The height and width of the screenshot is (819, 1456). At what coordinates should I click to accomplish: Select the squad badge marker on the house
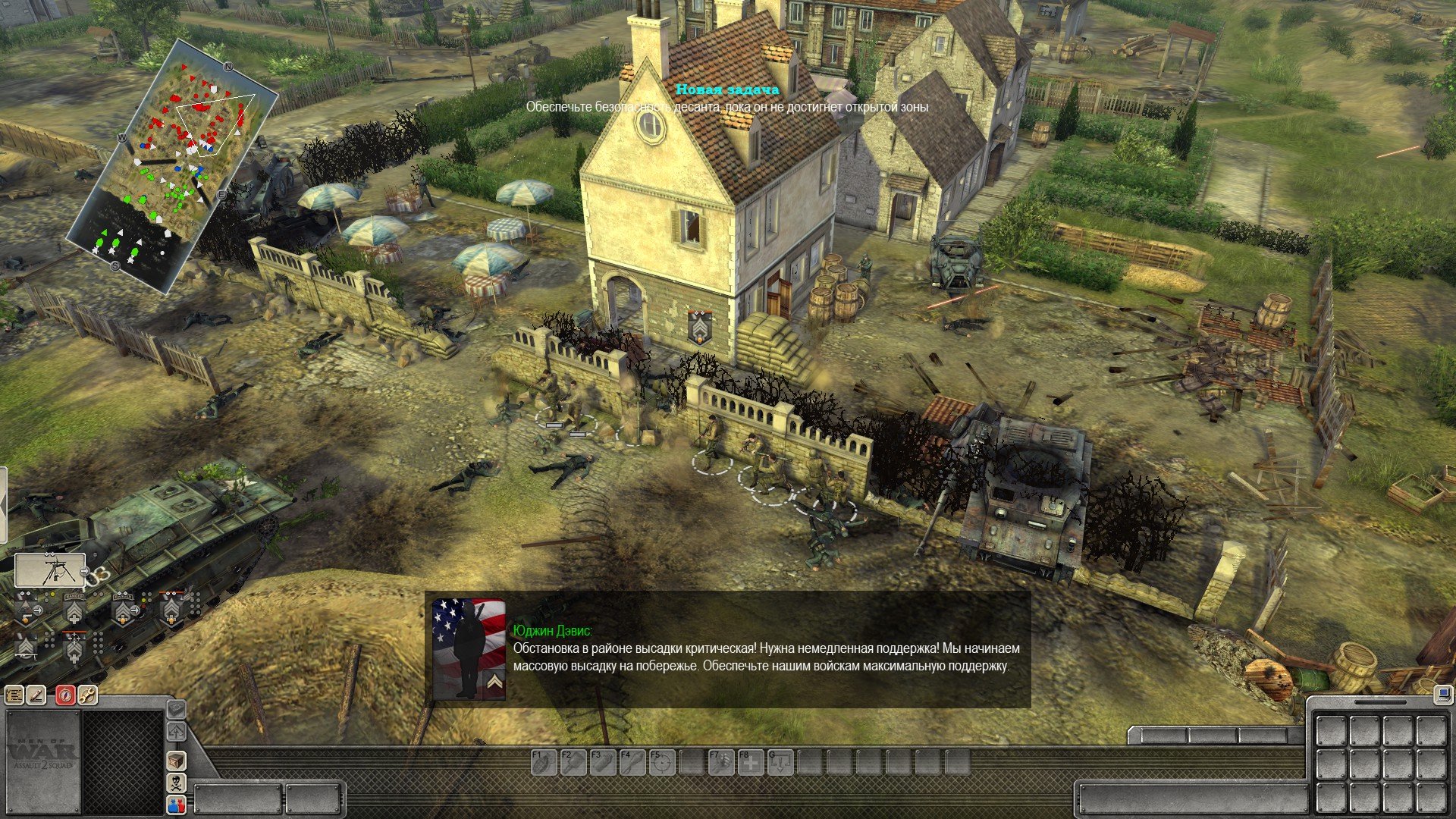[699, 327]
